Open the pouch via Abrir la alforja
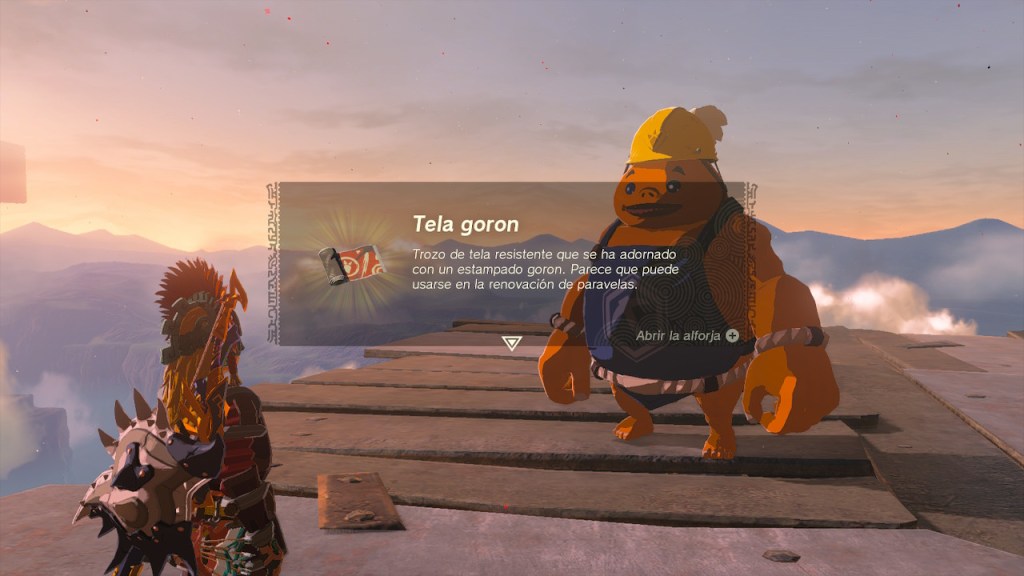Image resolution: width=1024 pixels, height=576 pixels. [x=688, y=336]
